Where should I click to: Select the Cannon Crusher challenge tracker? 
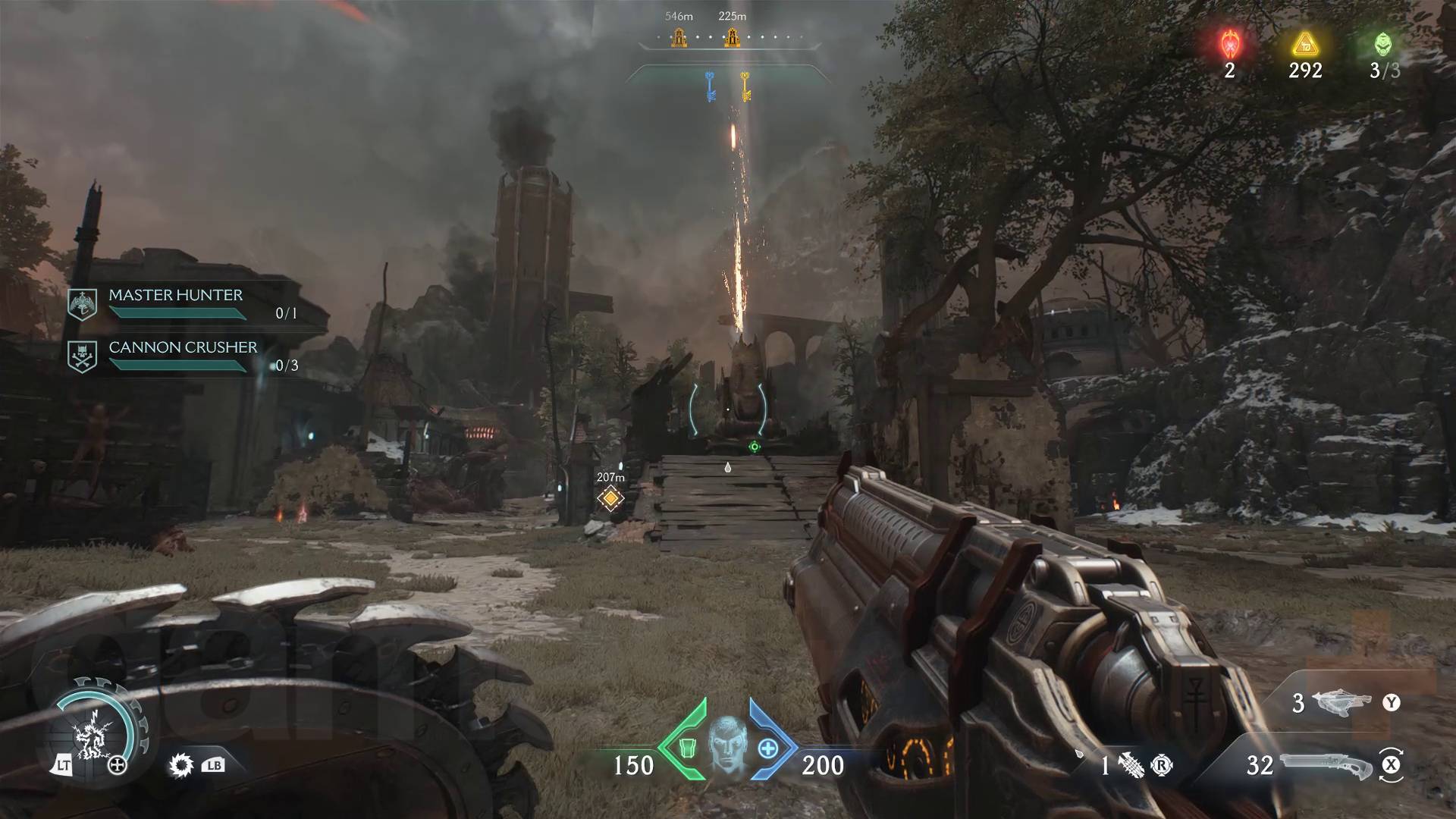point(182,356)
